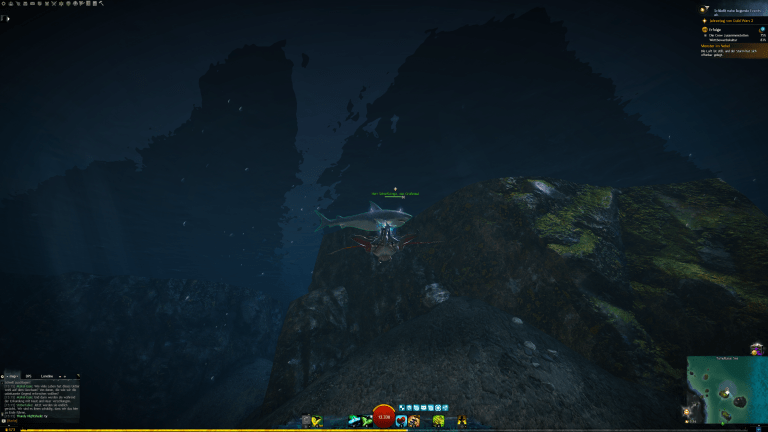Open the minimap in the corner

click(x=727, y=392)
